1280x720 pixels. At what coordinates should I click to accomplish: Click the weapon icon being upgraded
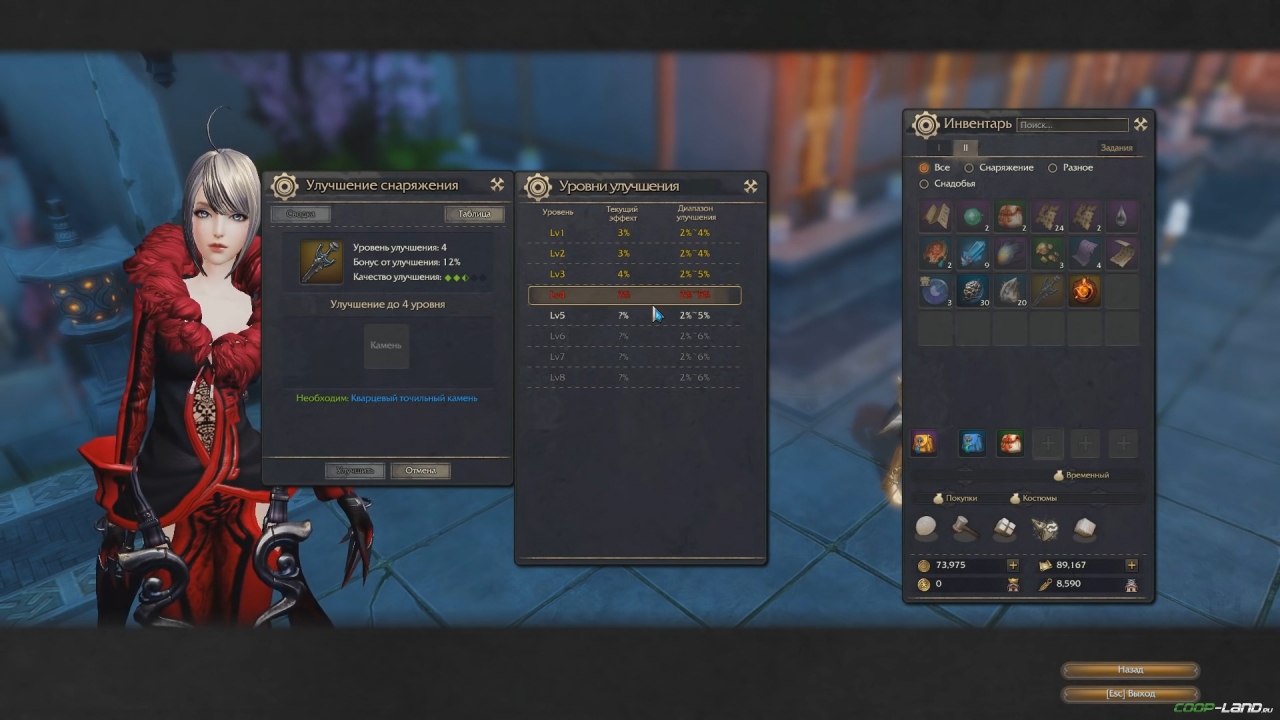point(322,262)
